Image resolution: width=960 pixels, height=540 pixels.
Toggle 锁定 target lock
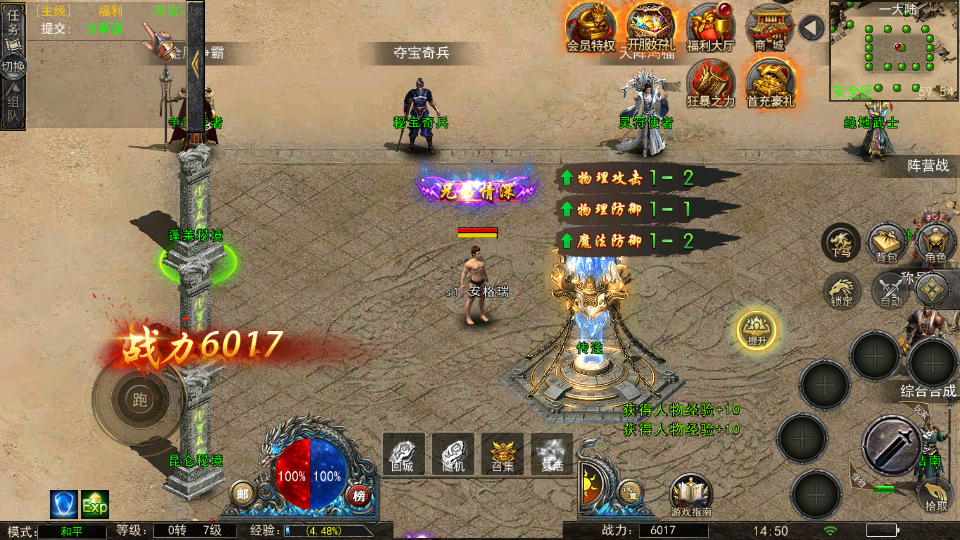click(x=841, y=290)
